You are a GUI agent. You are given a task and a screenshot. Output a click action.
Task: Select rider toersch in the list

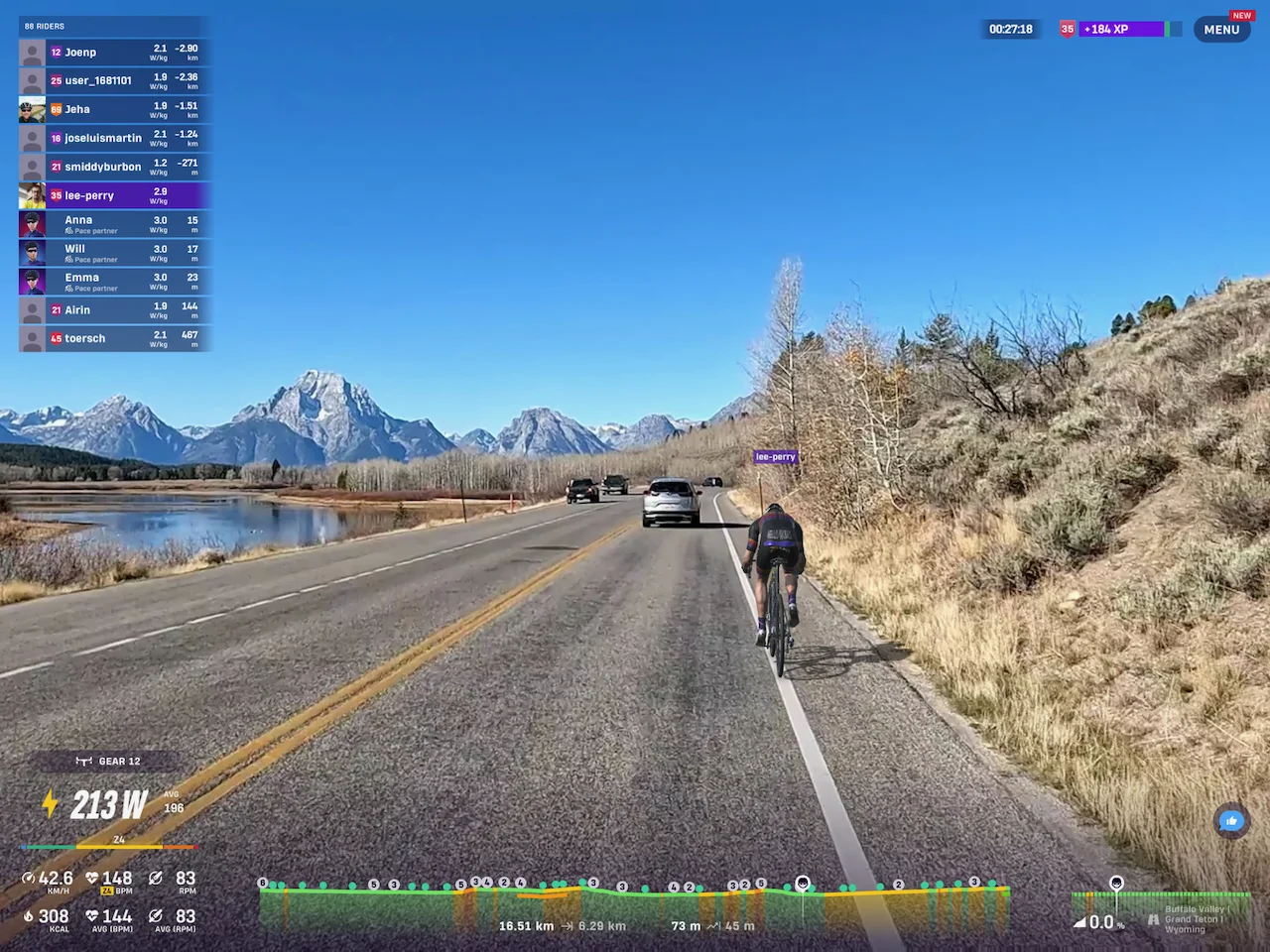(114, 339)
